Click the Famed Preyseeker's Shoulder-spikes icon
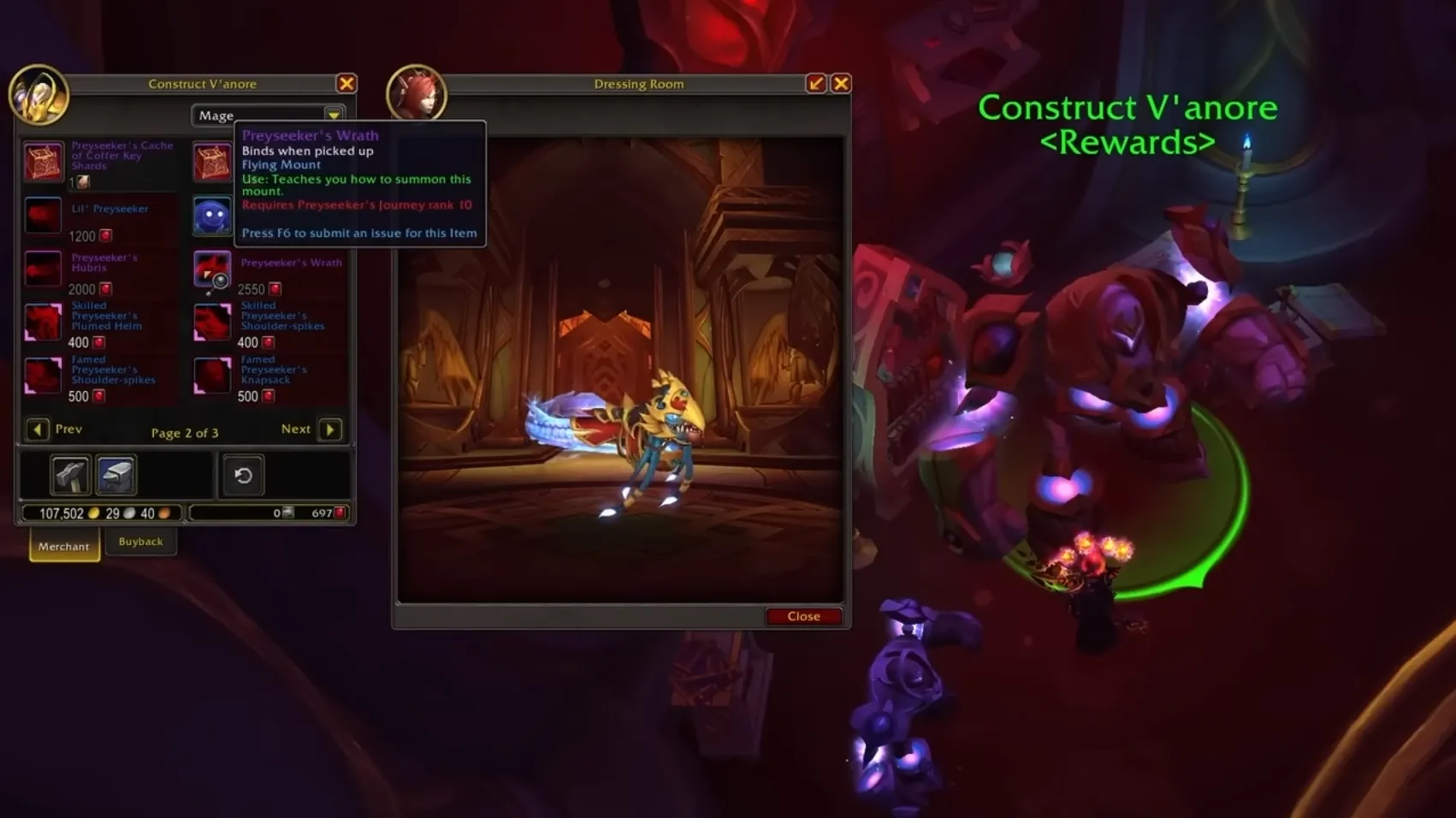Viewport: 1456px width, 818px height. coord(43,376)
